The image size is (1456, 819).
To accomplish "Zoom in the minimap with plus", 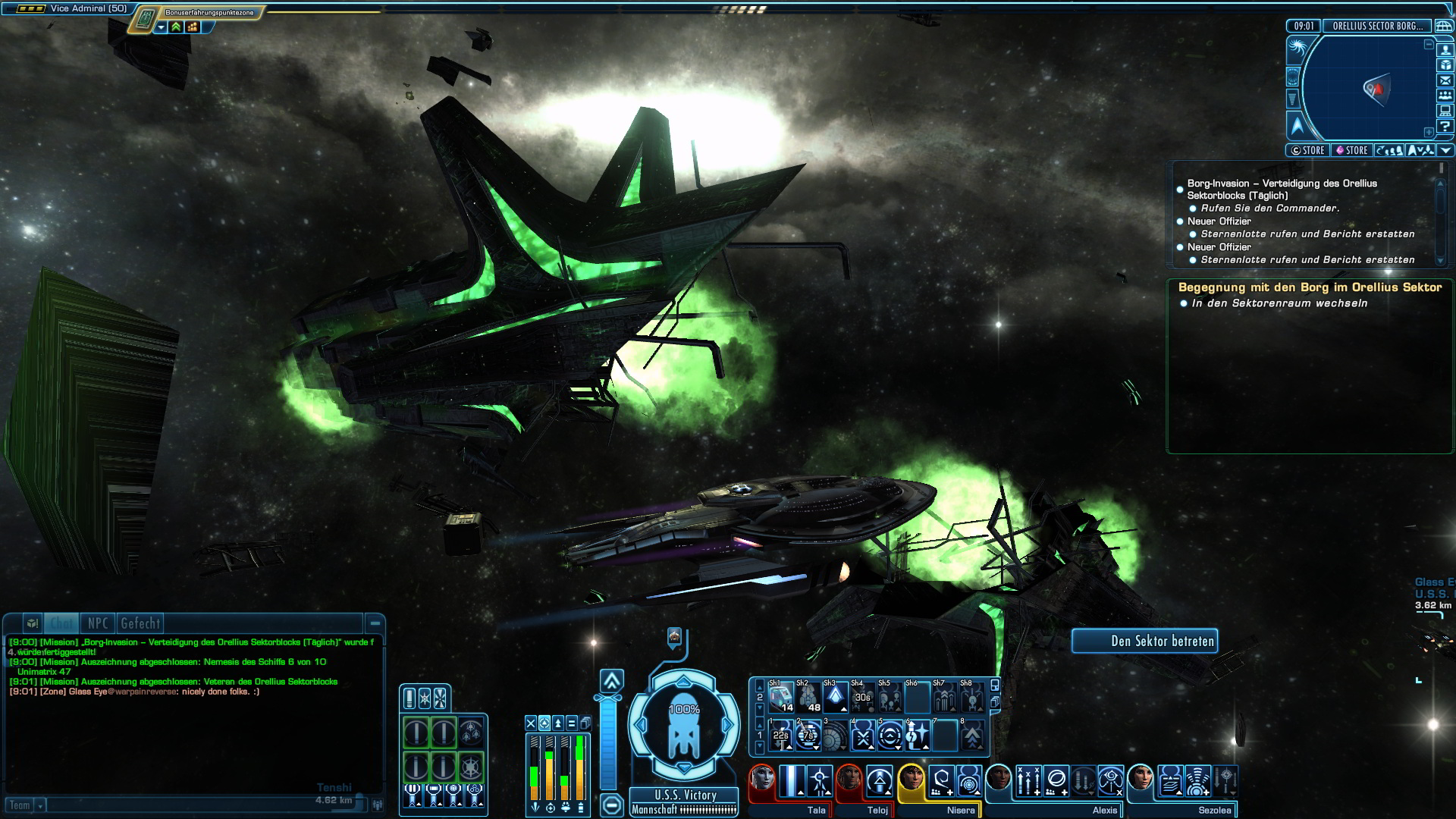I will coord(1429,132).
